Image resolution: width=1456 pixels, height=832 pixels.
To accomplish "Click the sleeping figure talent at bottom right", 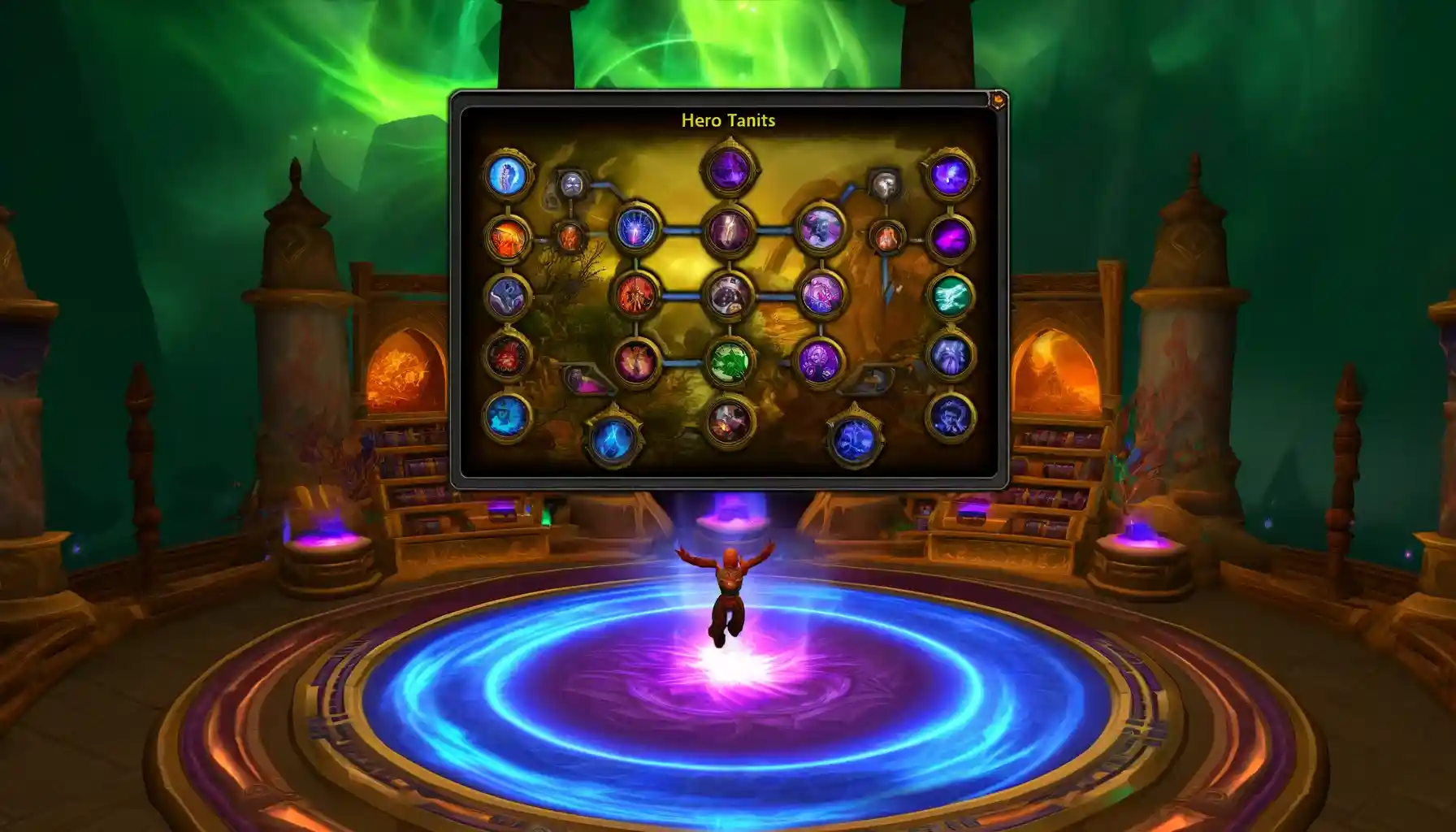I will (x=951, y=418).
